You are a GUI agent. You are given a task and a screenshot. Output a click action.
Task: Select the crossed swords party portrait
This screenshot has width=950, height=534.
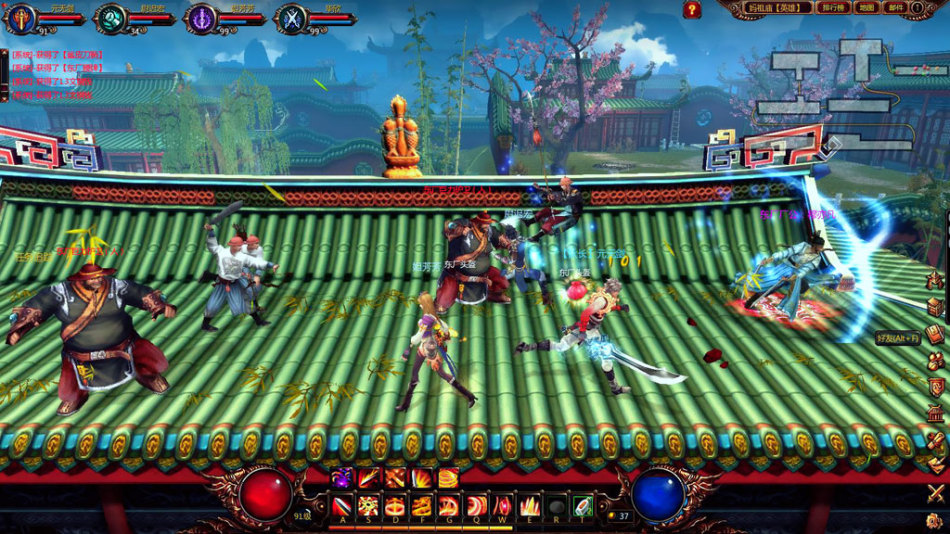(x=292, y=19)
